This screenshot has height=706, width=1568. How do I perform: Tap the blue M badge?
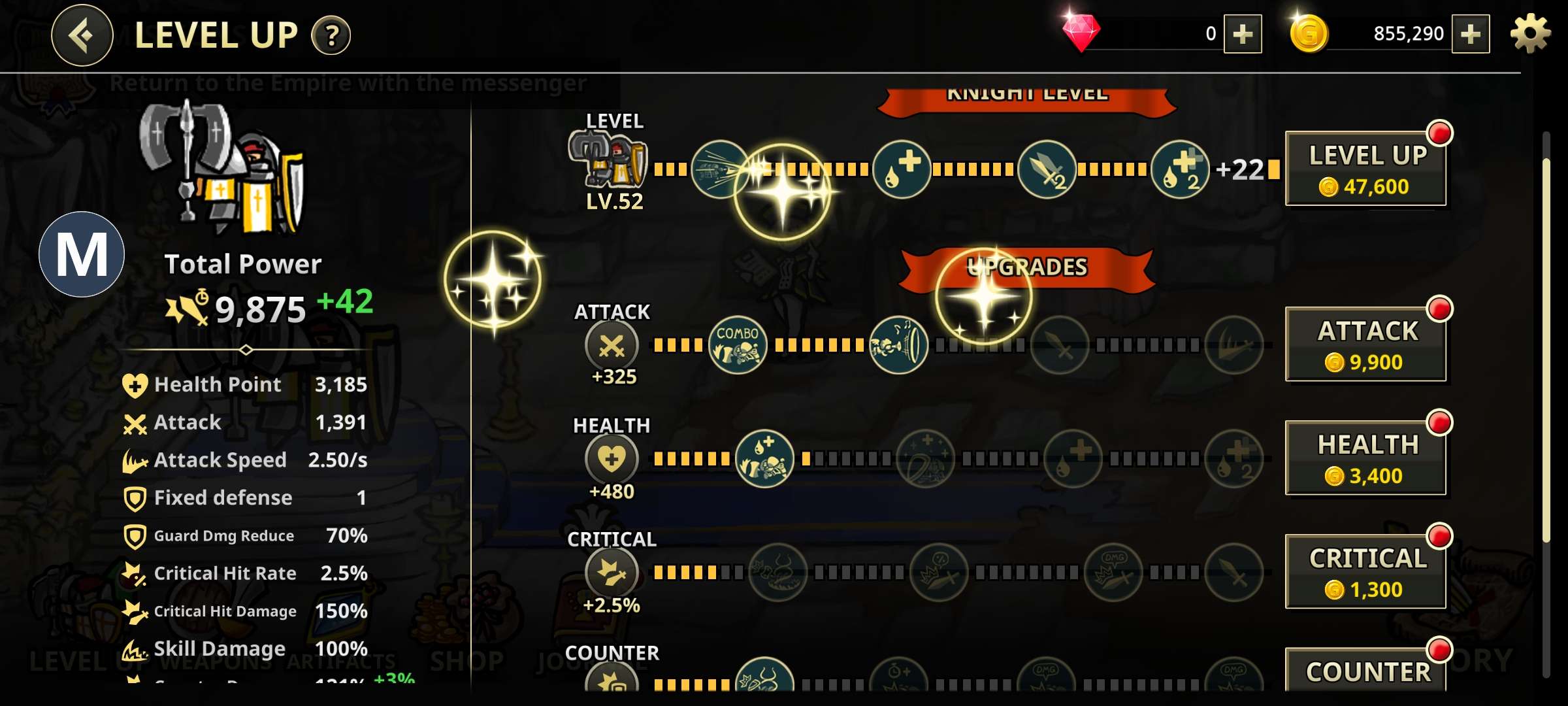82,255
